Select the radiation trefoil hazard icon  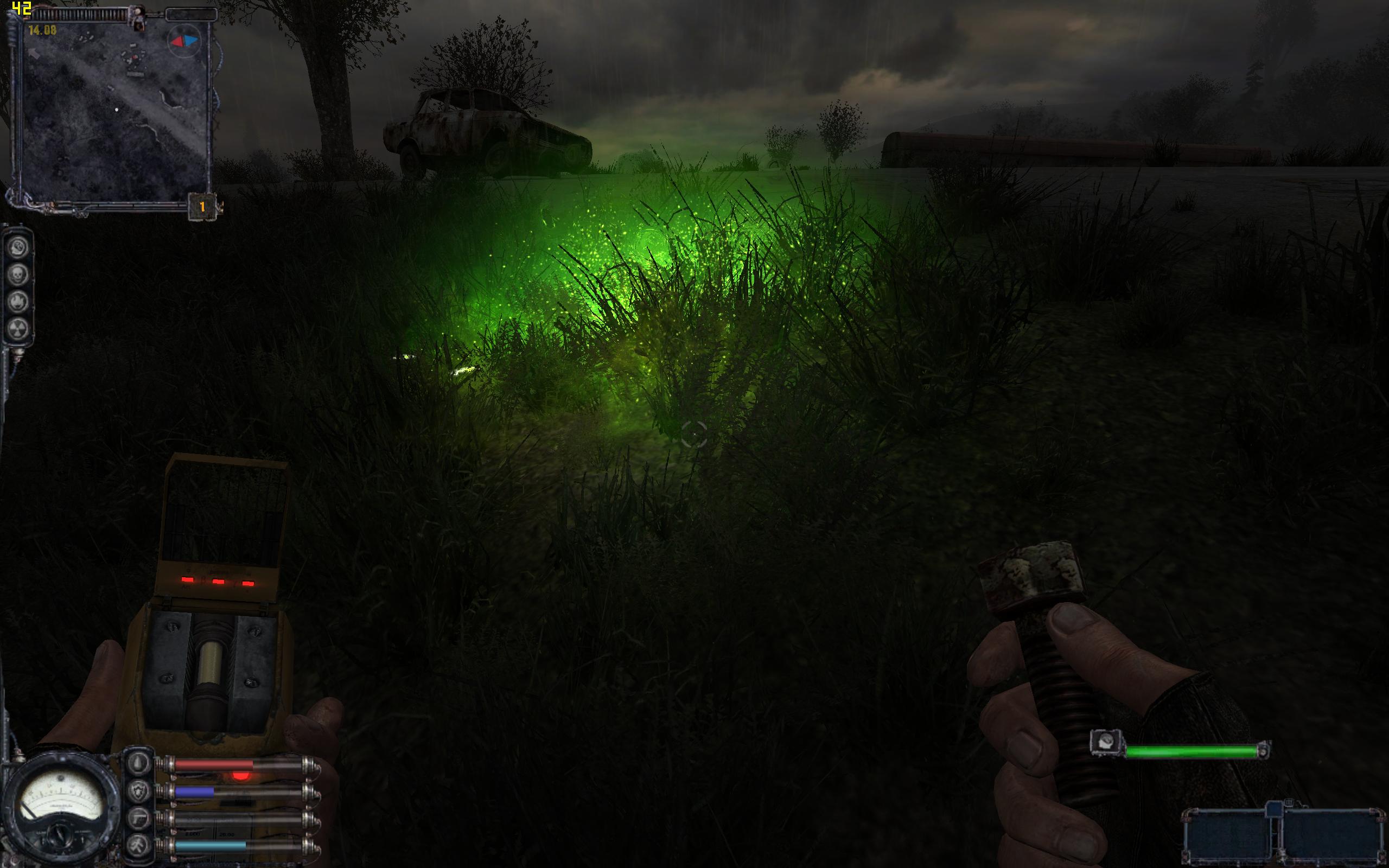(x=18, y=328)
